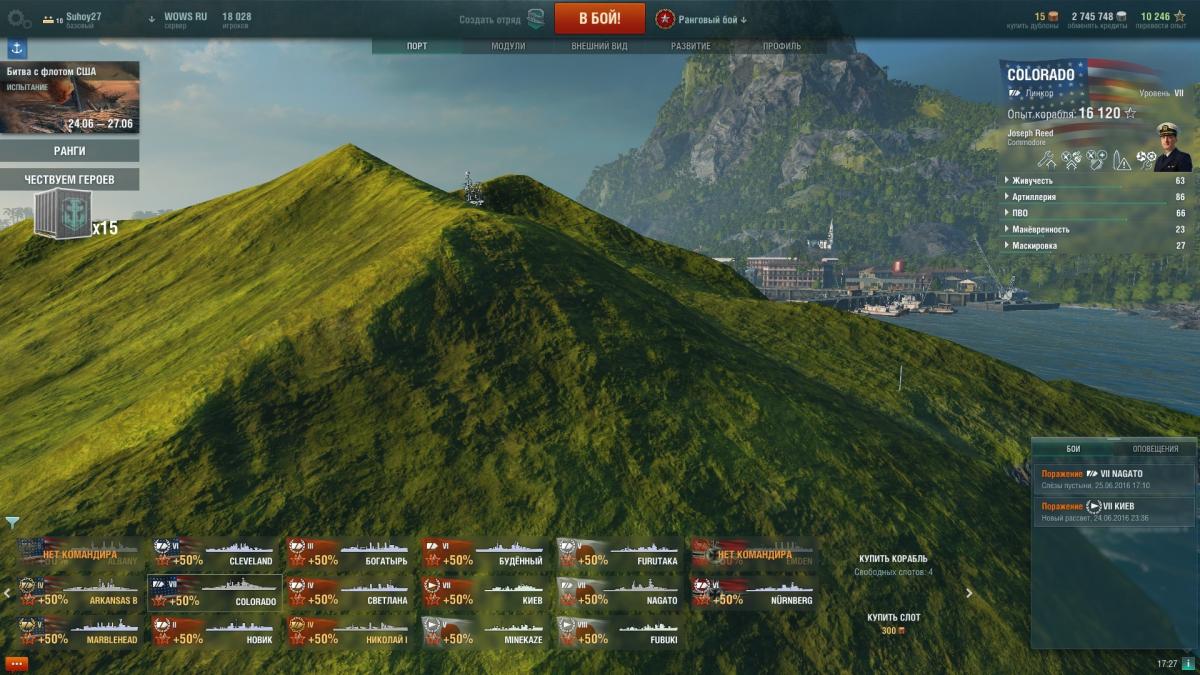
Task: Select the Minekaze destroyer slot
Action: click(x=485, y=632)
